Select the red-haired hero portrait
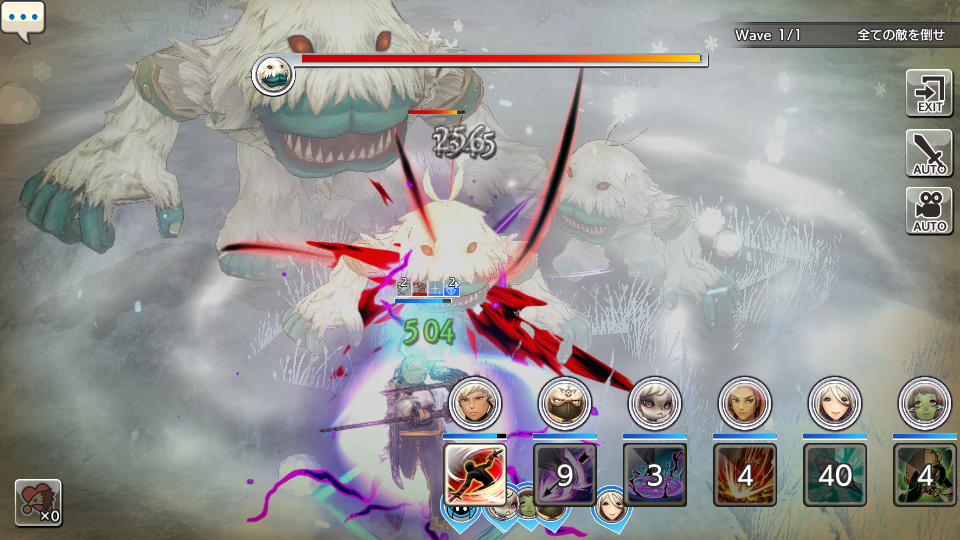Image resolution: width=960 pixels, height=540 pixels. 745,404
